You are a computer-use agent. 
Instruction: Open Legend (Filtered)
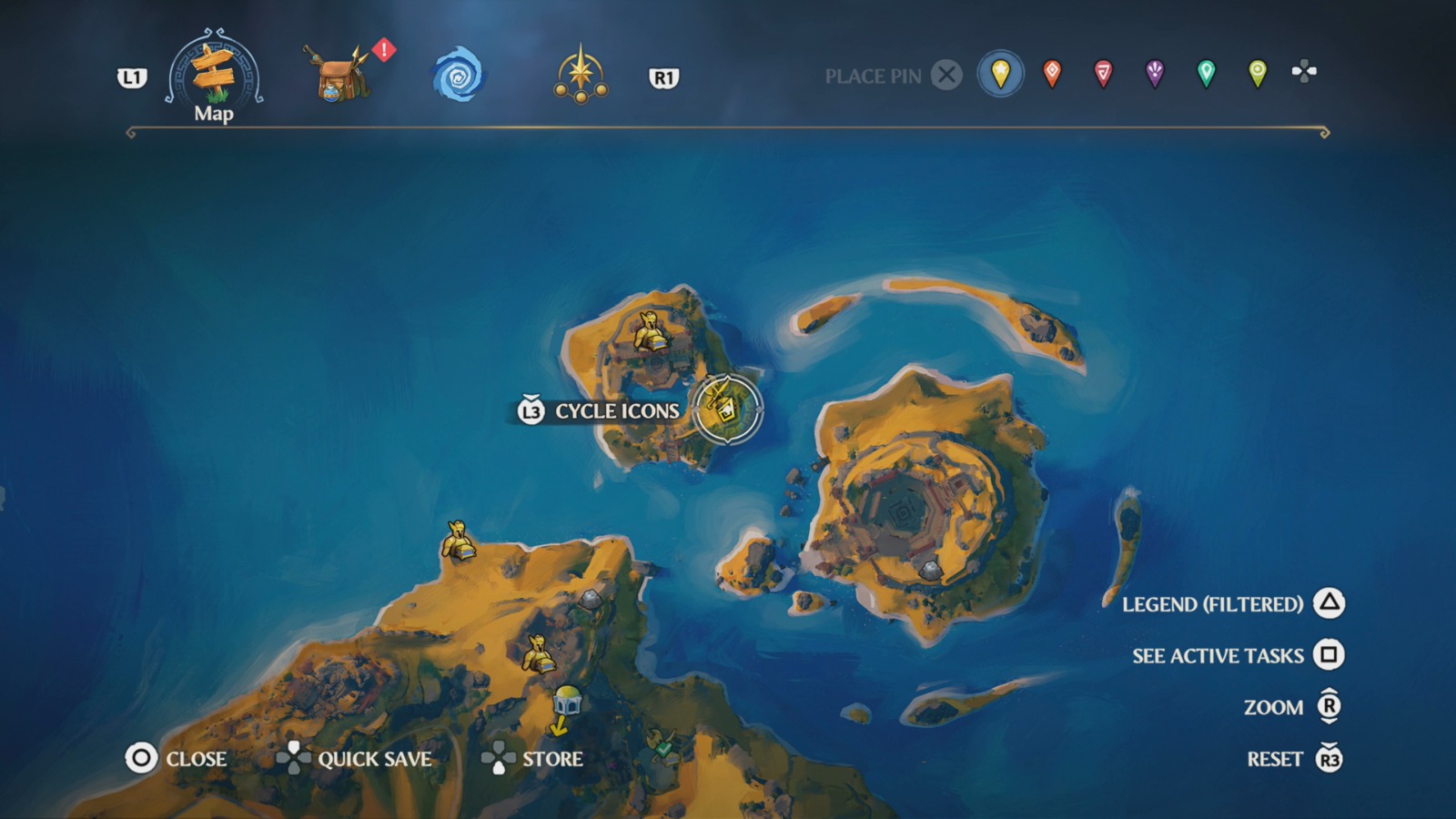(1212, 604)
